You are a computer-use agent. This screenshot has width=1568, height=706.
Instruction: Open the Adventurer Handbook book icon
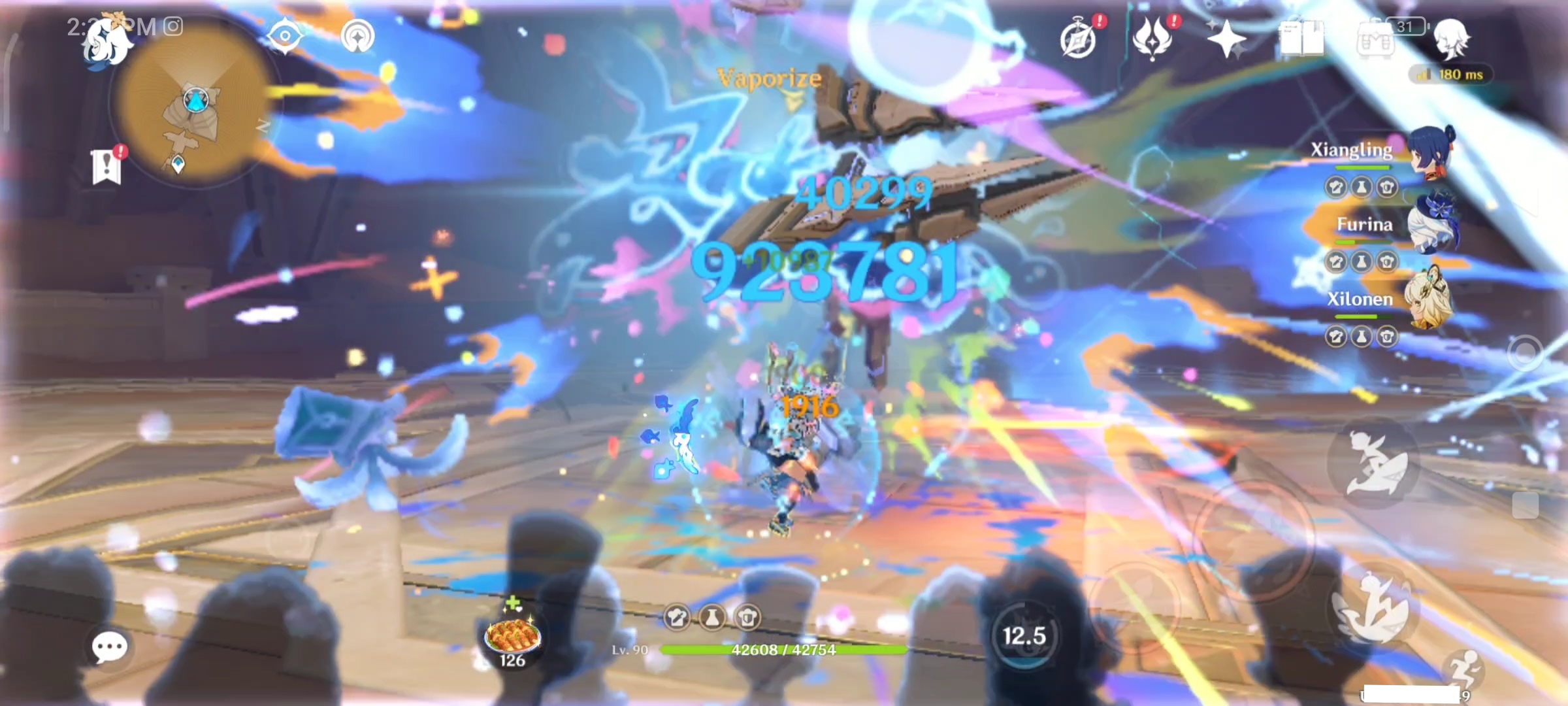pos(1302,39)
